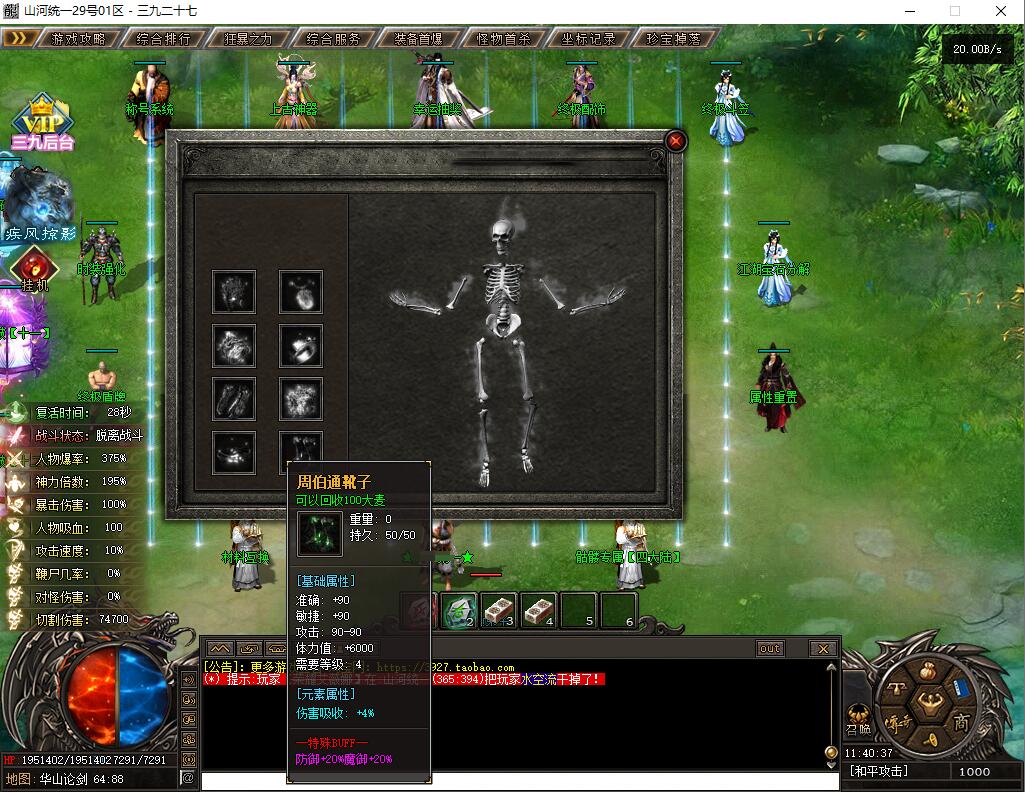Screen dimensions: 1025x792
Task: Open the 综合排行 rankings menu
Action: coord(162,39)
